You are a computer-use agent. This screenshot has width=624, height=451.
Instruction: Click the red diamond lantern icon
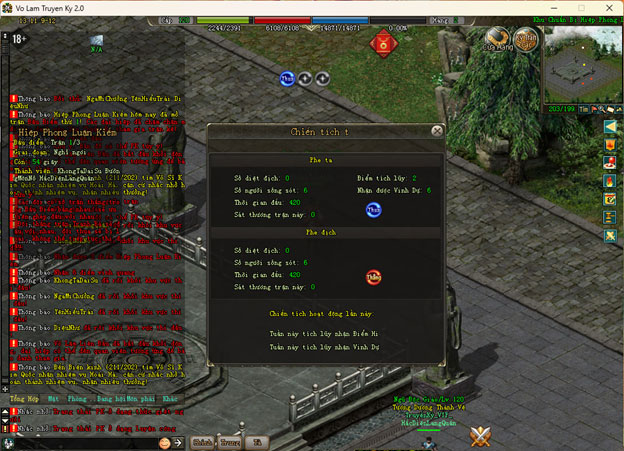coord(382,43)
